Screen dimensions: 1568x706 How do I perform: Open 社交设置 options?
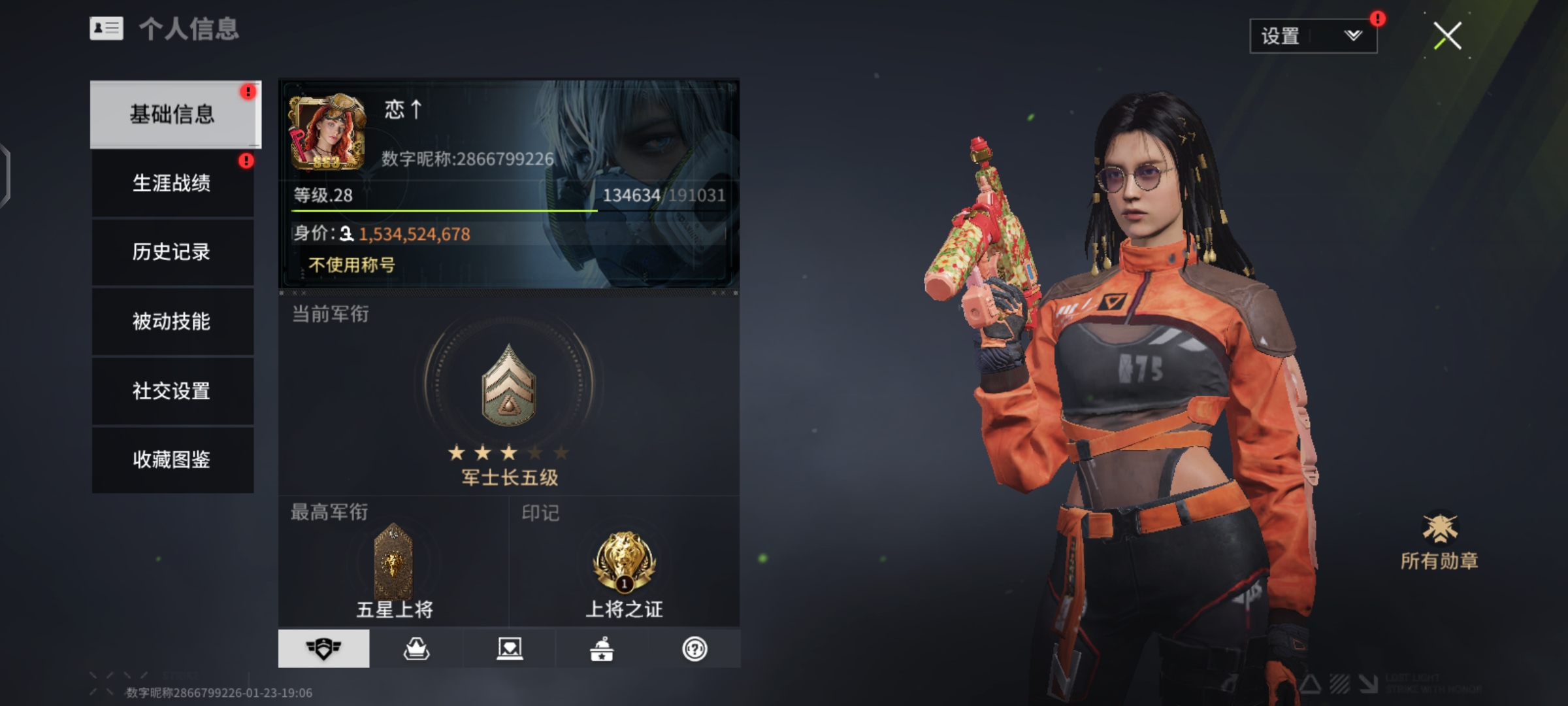coord(172,390)
